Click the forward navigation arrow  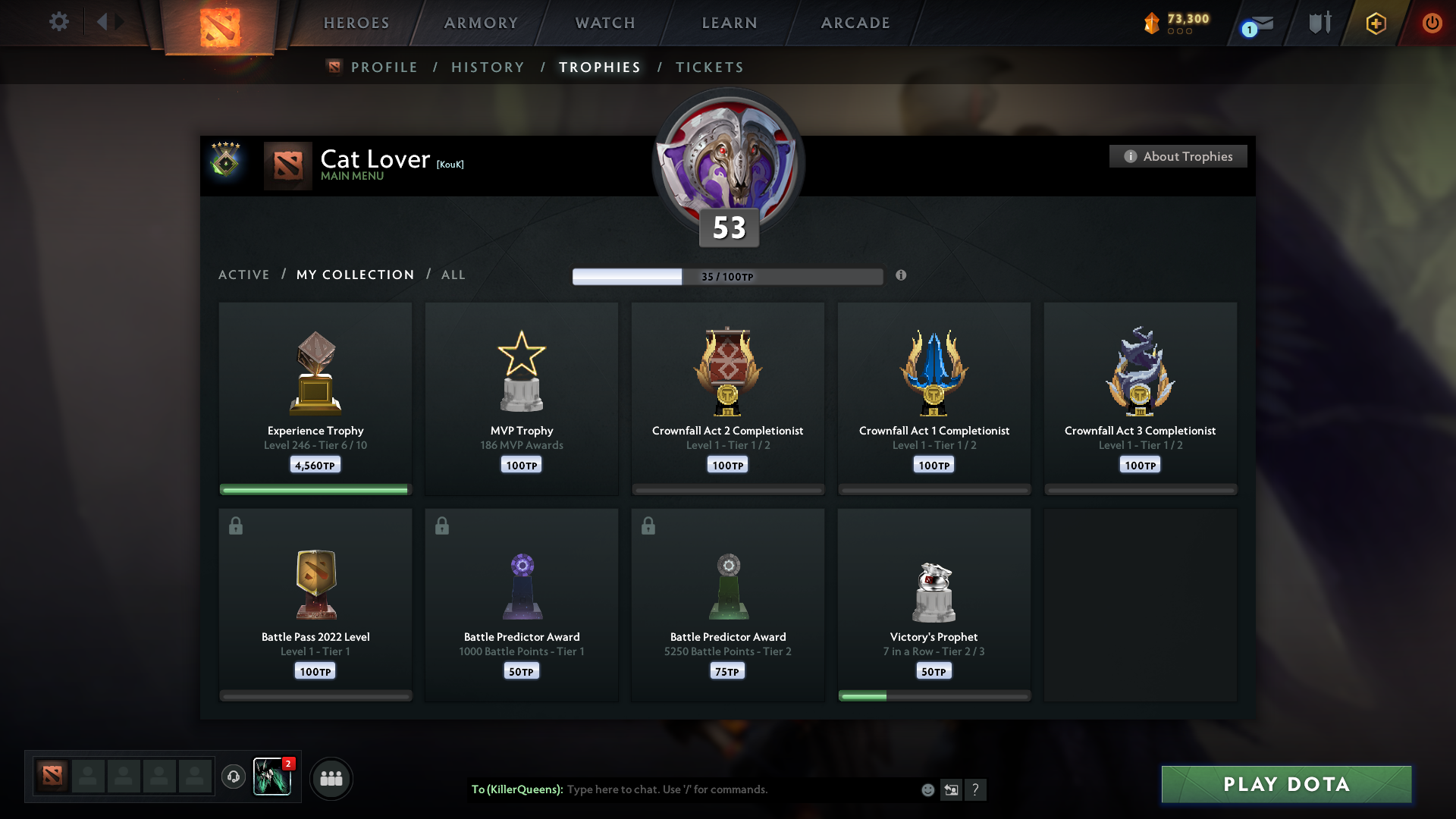[119, 22]
